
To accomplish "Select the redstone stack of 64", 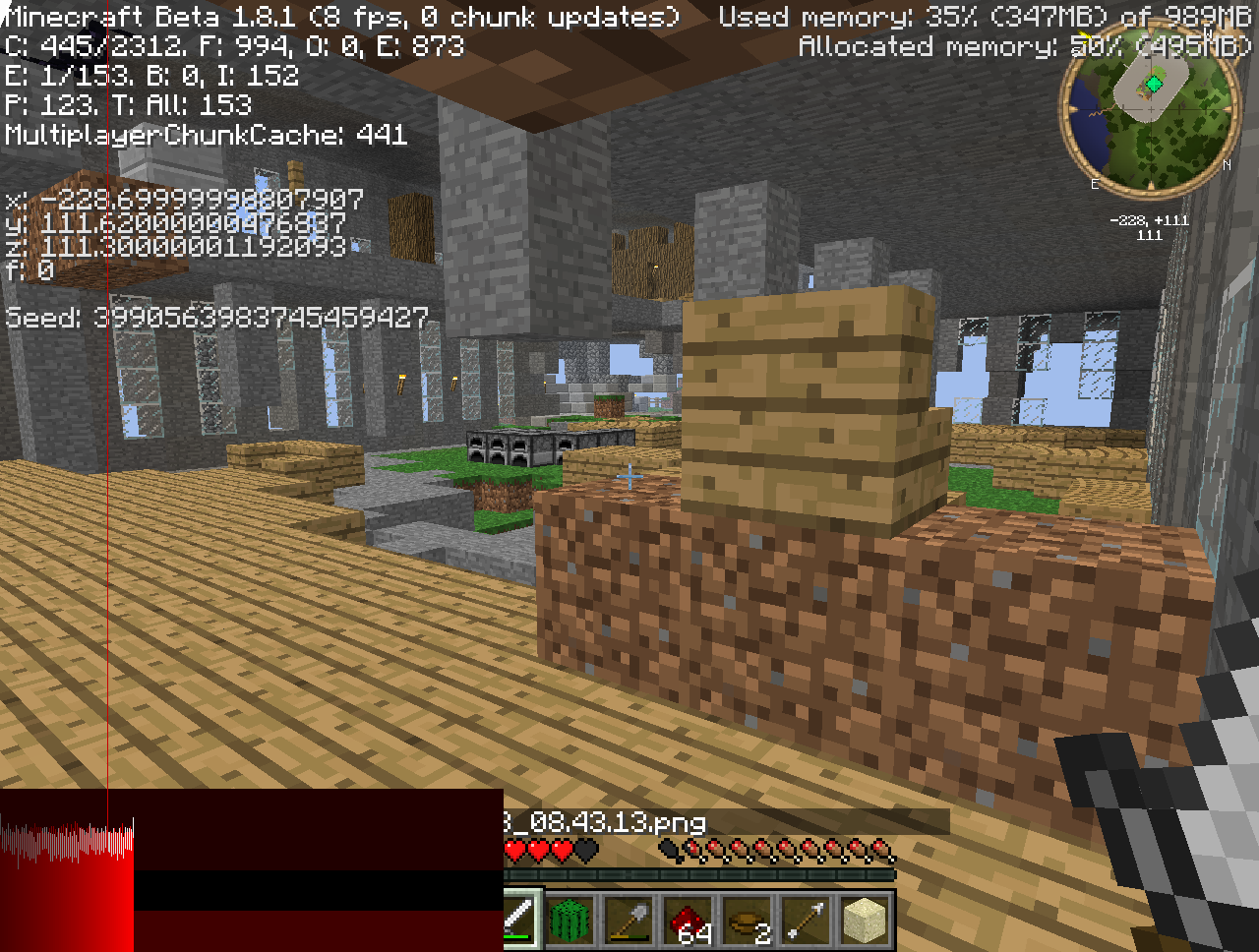I will (689, 921).
